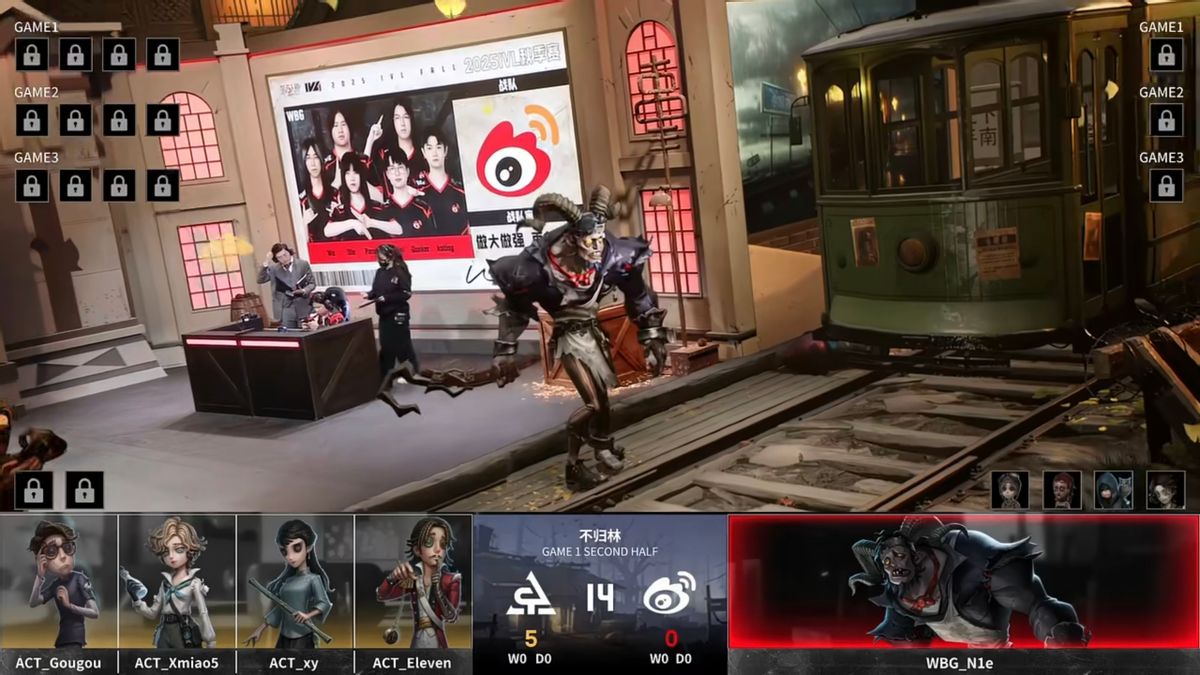Click the hooded Seer icon with owl
Viewport: 1200px width, 675px height.
point(1113,490)
